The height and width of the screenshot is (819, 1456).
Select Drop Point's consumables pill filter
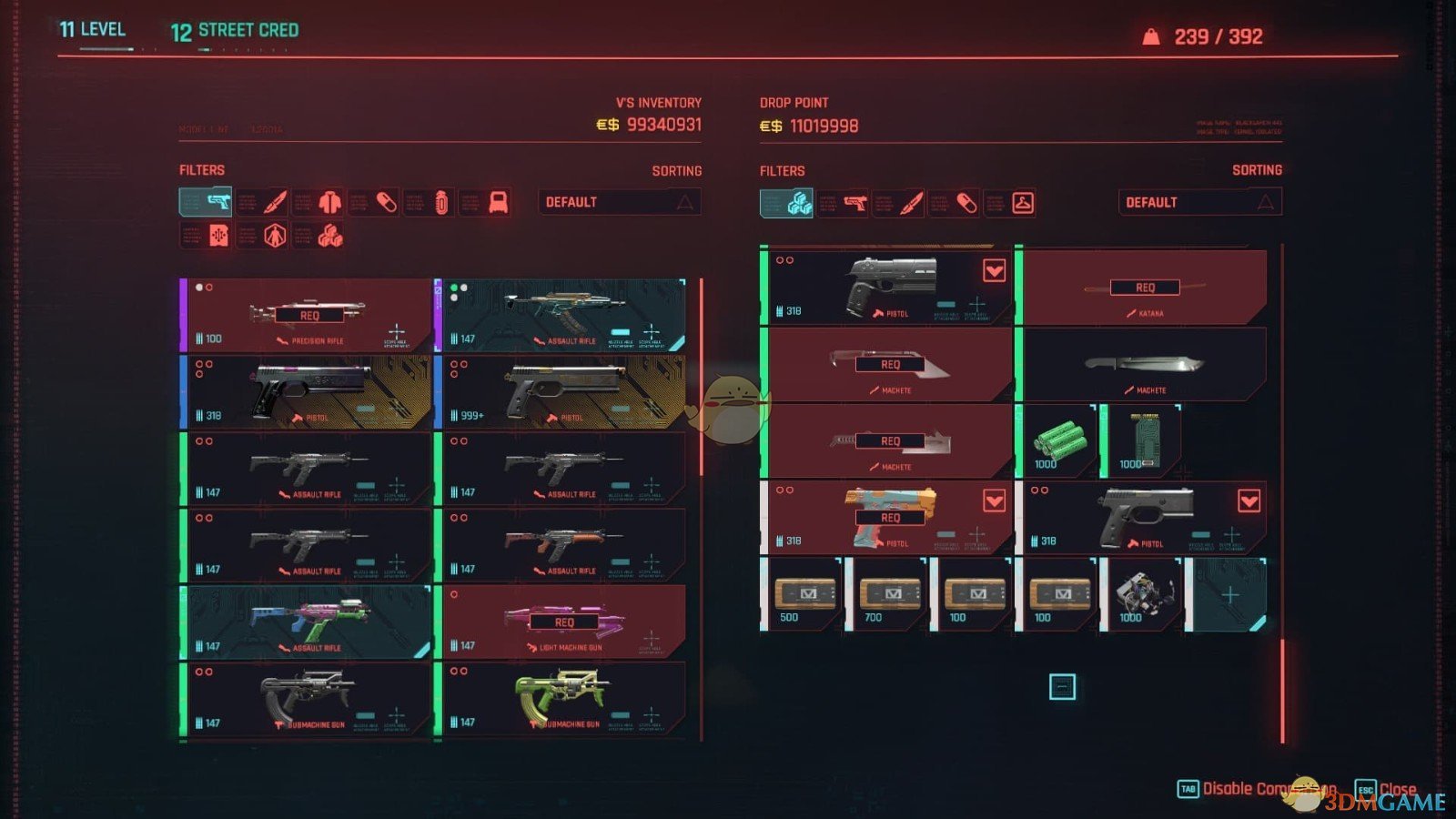click(x=966, y=202)
